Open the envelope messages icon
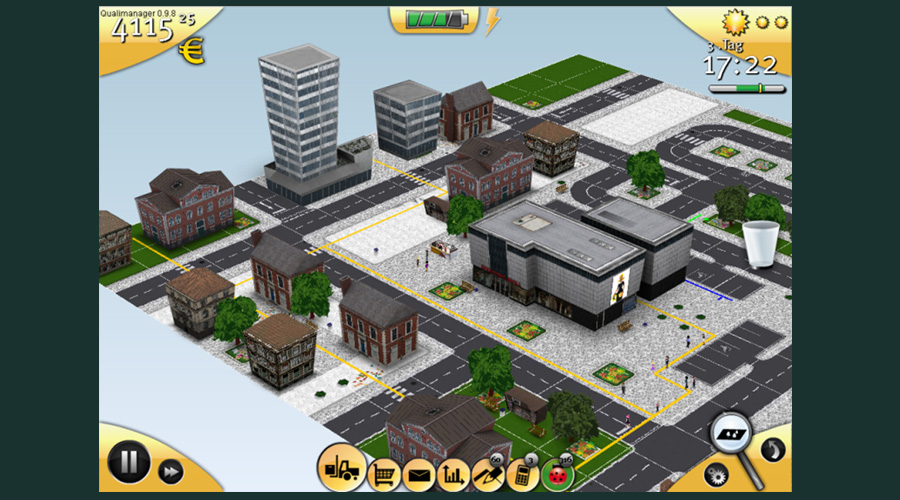This screenshot has height=500, width=900. tap(418, 474)
